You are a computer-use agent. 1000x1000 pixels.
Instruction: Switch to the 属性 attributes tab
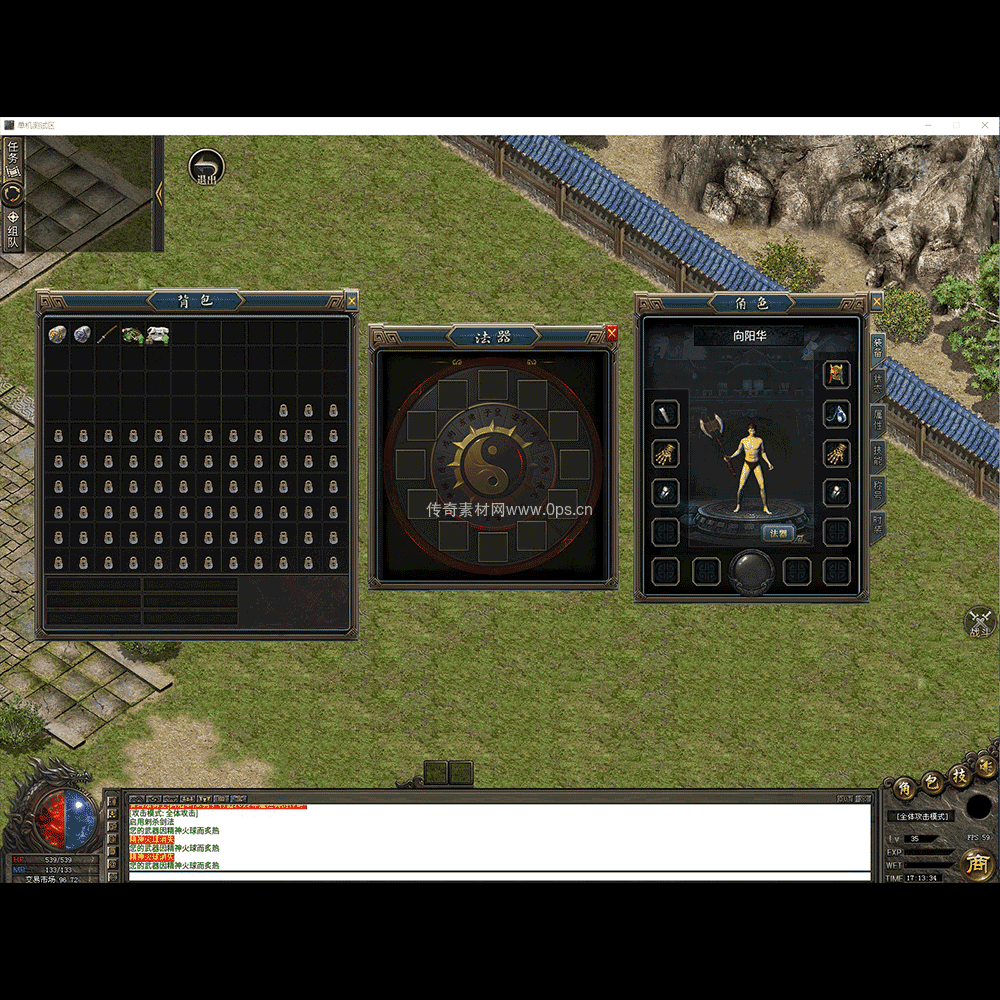(x=878, y=422)
